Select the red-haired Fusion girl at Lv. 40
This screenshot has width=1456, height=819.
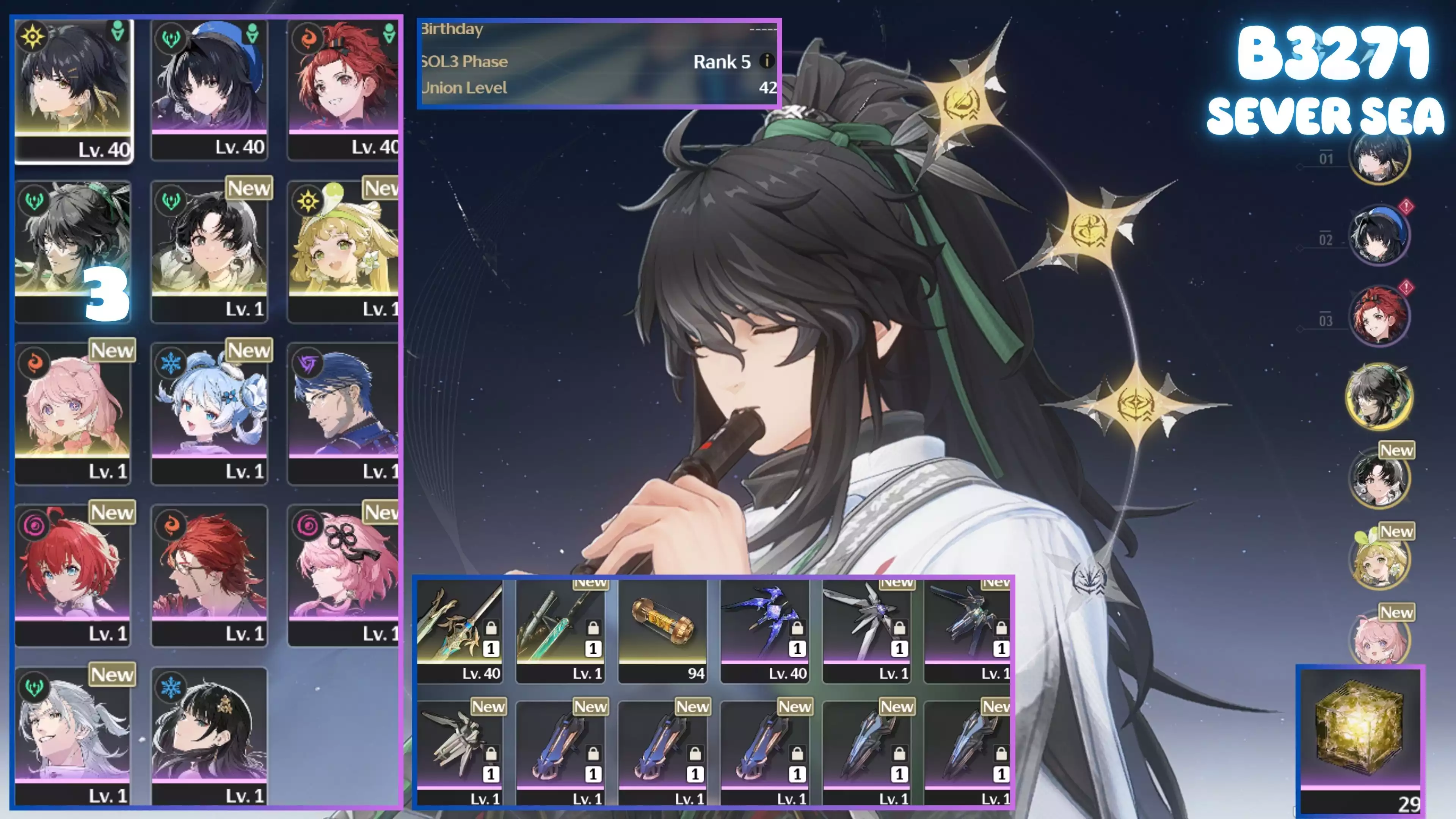tap(344, 91)
